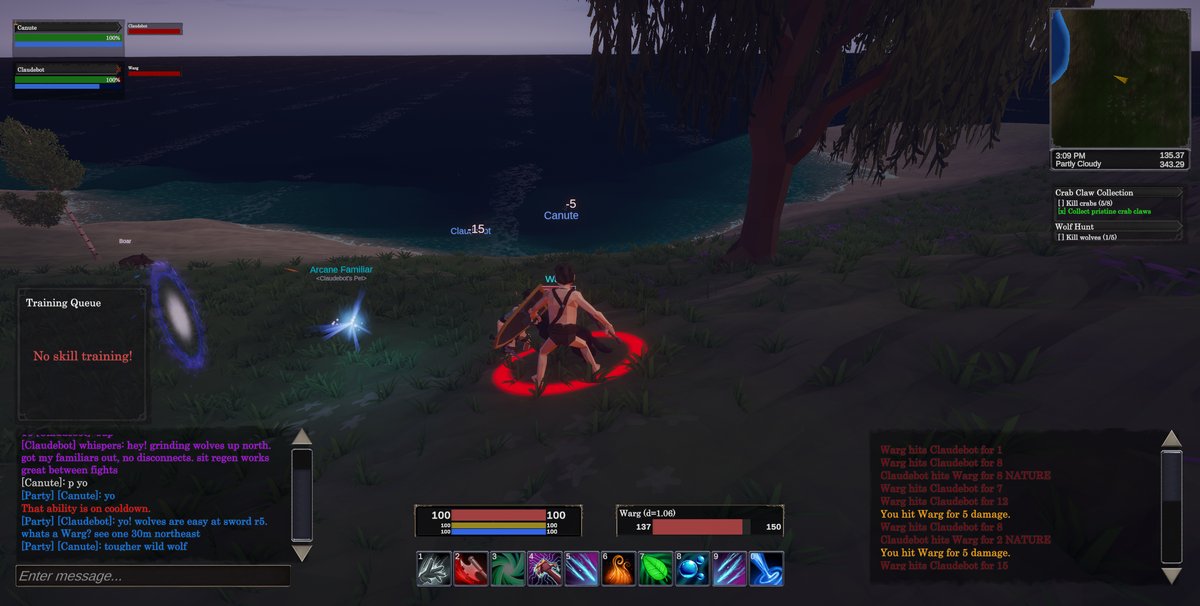The image size is (1200, 606).
Task: Click the combat log up arrow
Action: click(1171, 439)
